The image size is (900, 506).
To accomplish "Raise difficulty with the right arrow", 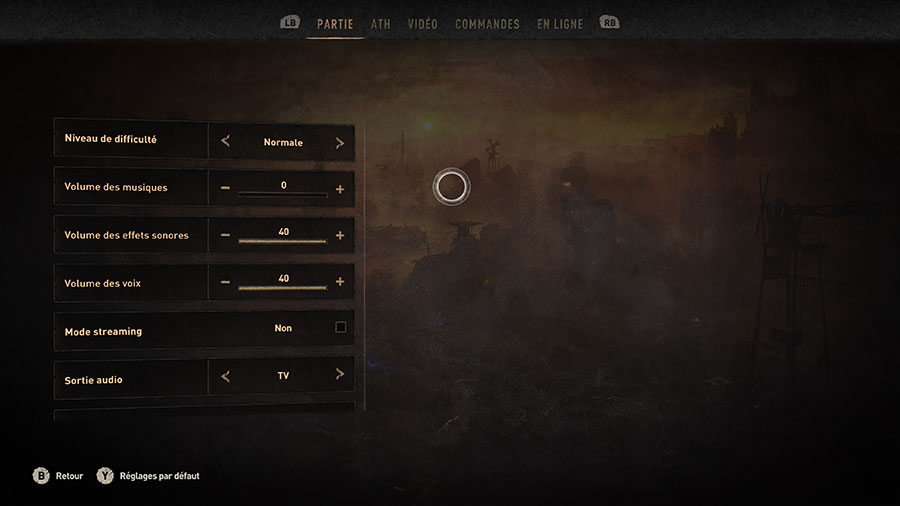I will click(340, 142).
